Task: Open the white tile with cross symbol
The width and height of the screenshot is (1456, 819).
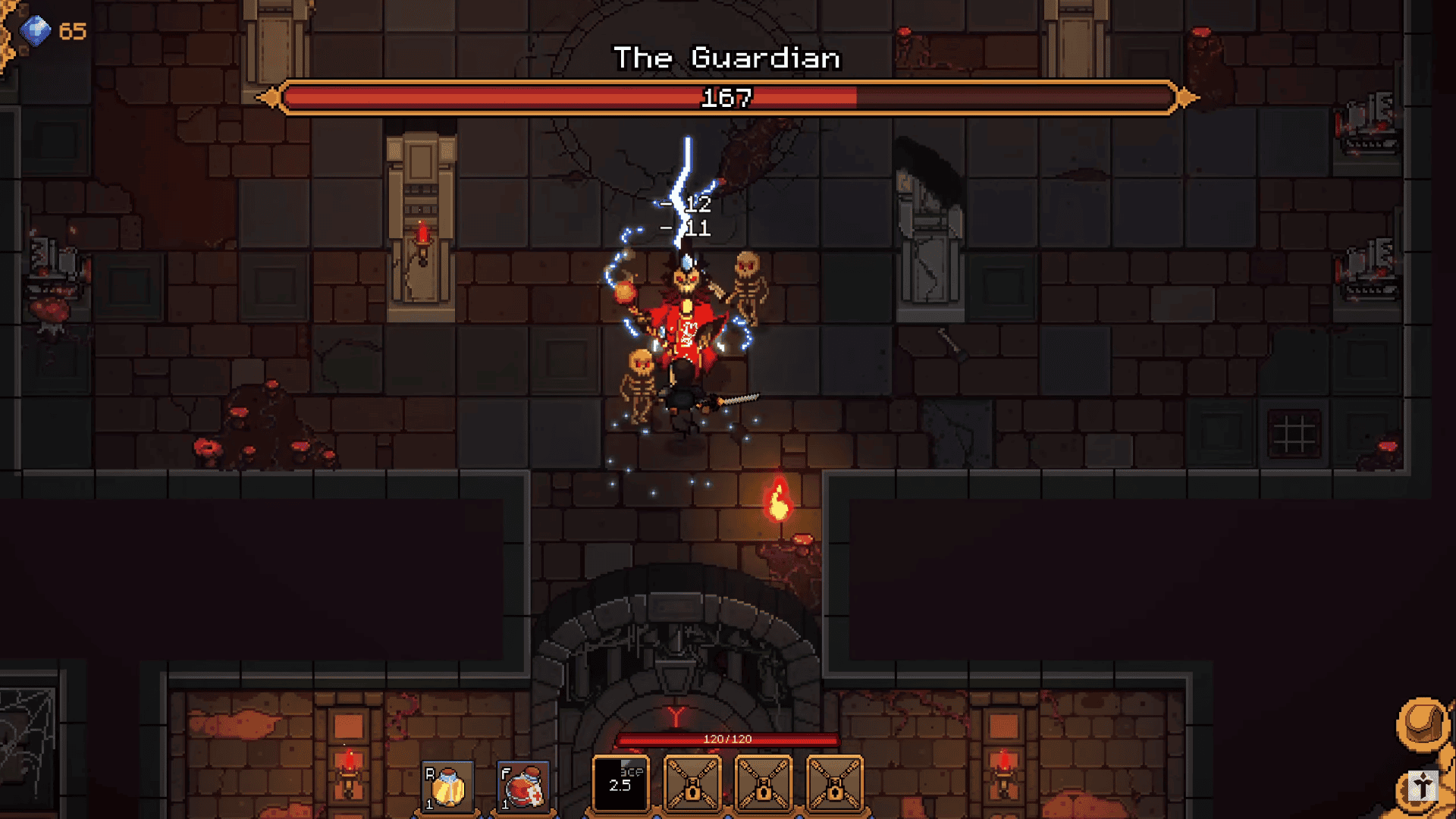Action: [1423, 787]
